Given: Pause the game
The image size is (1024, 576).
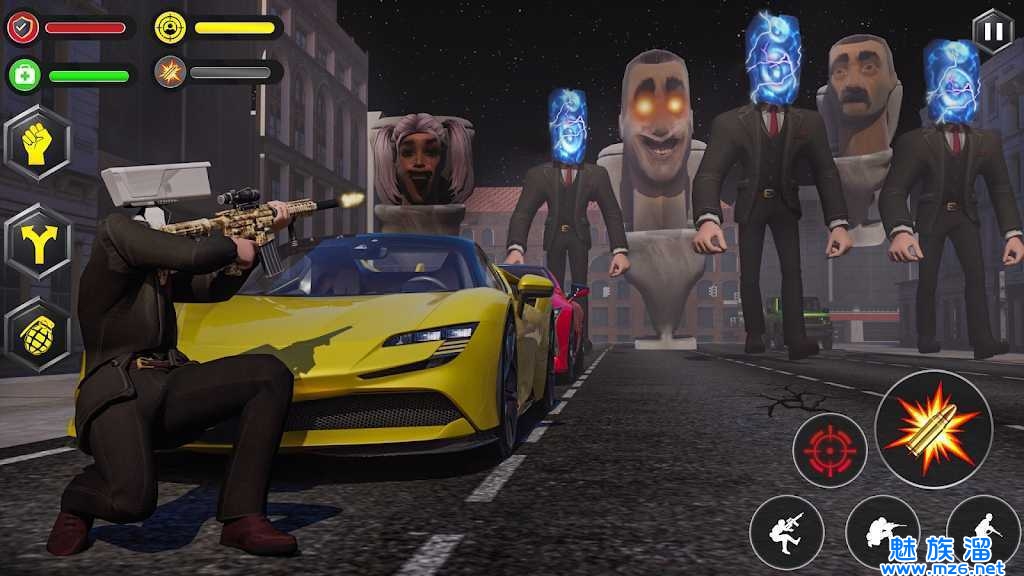Looking at the screenshot, I should [992, 31].
